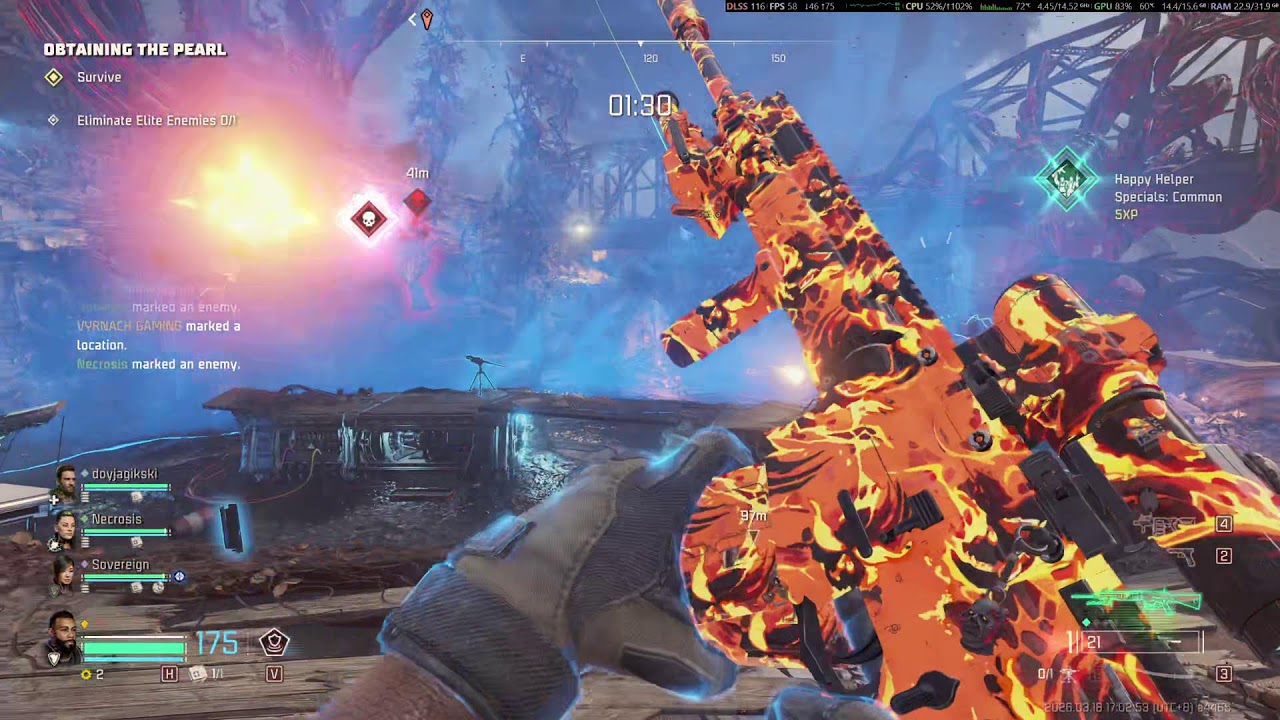Activate the pentagon shield ability icon
Image resolution: width=1280 pixels, height=720 pixels.
click(x=274, y=642)
